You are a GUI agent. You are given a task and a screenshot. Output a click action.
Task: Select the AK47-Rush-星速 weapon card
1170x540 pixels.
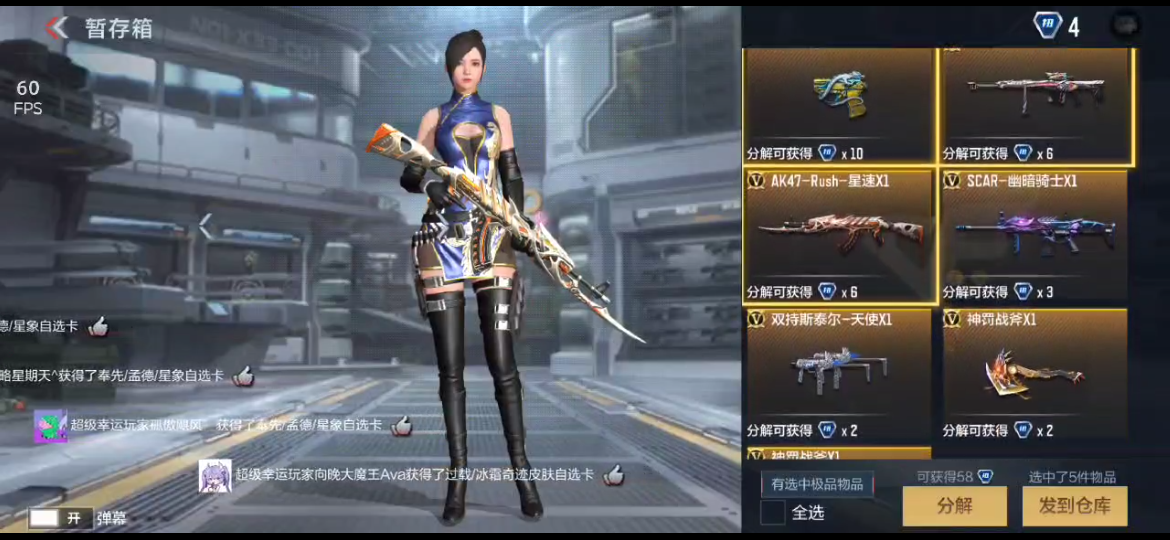coord(839,236)
